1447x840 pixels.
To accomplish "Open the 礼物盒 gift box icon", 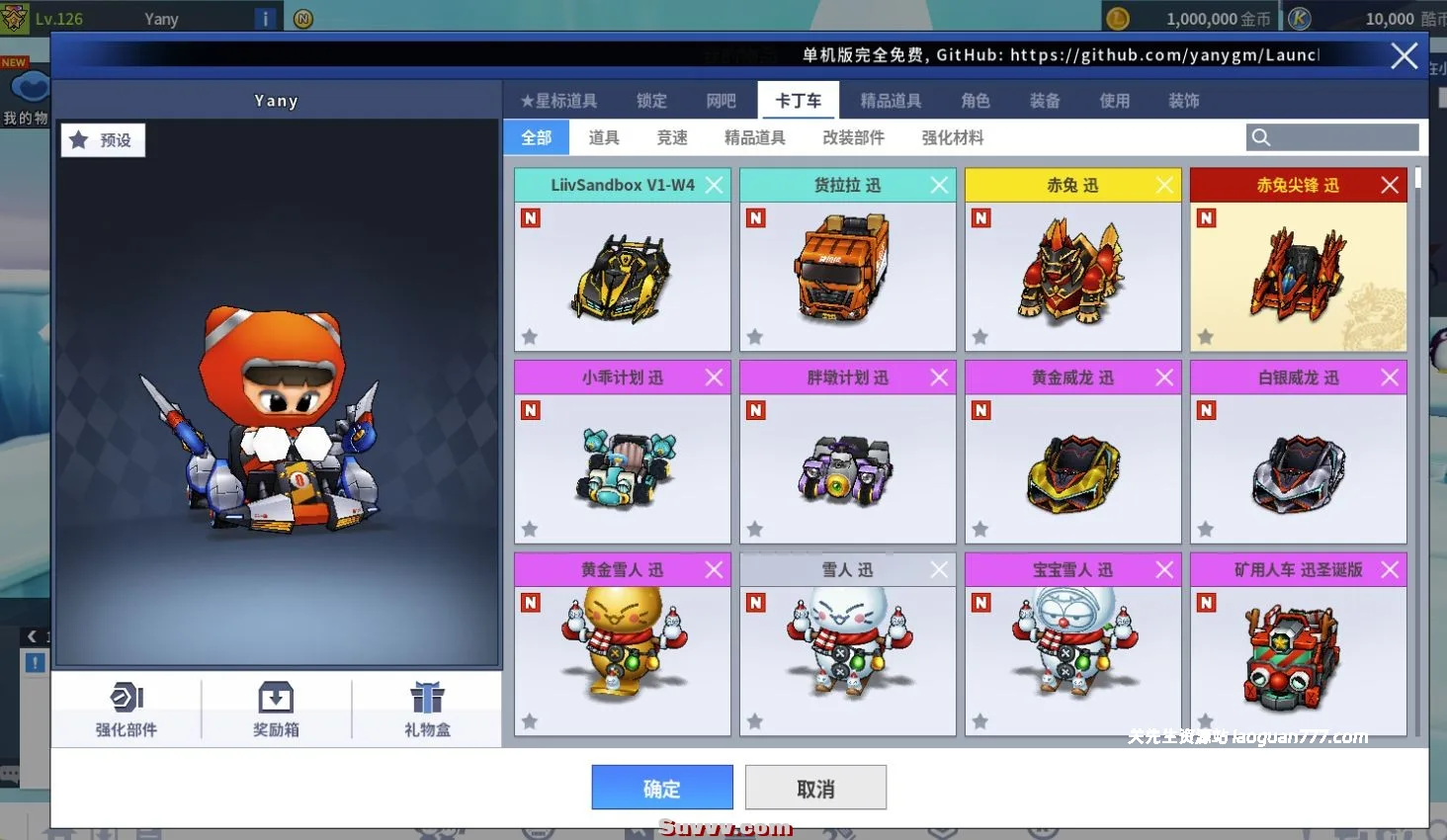I will point(426,708).
